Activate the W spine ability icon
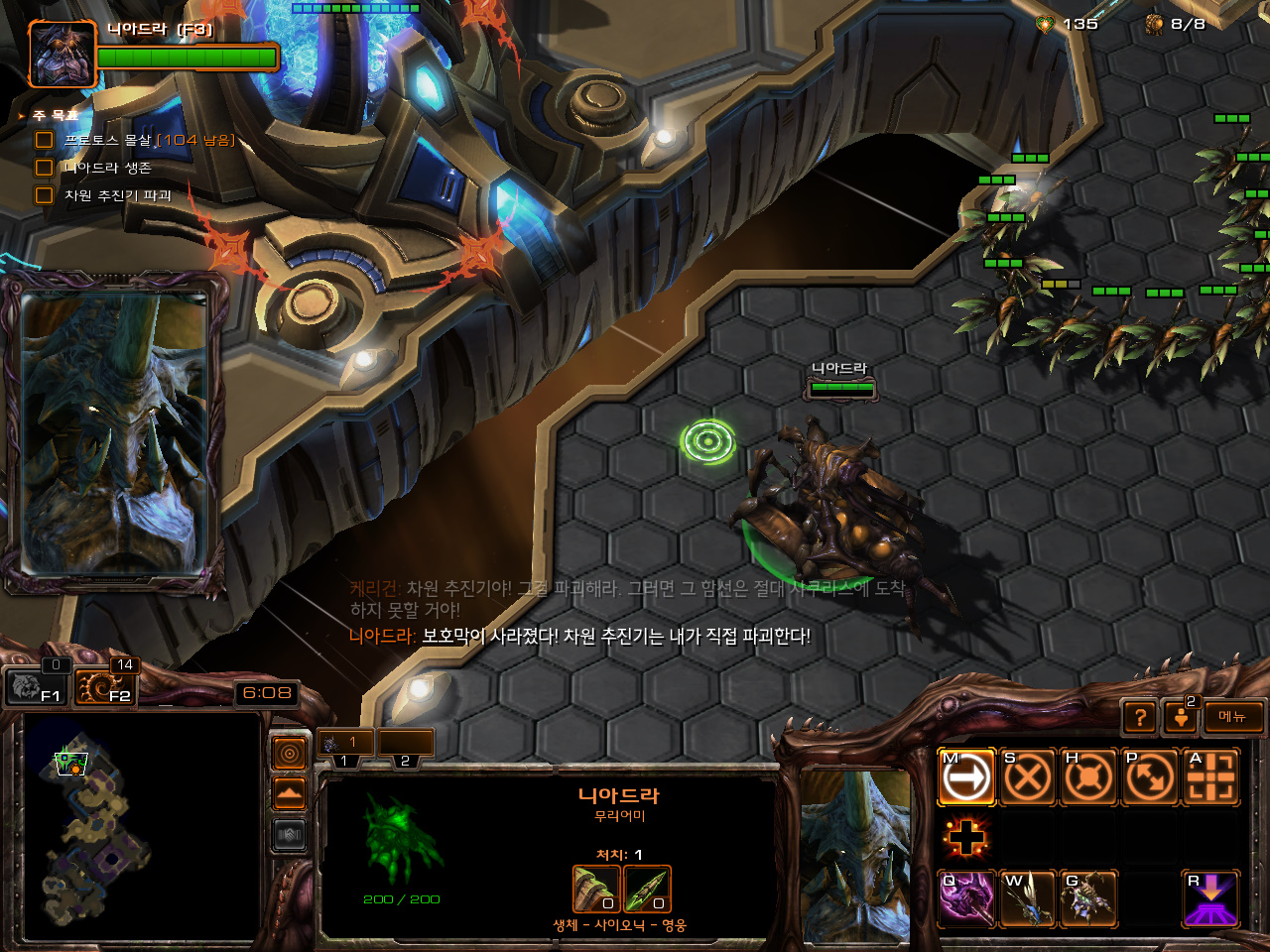 click(1027, 898)
